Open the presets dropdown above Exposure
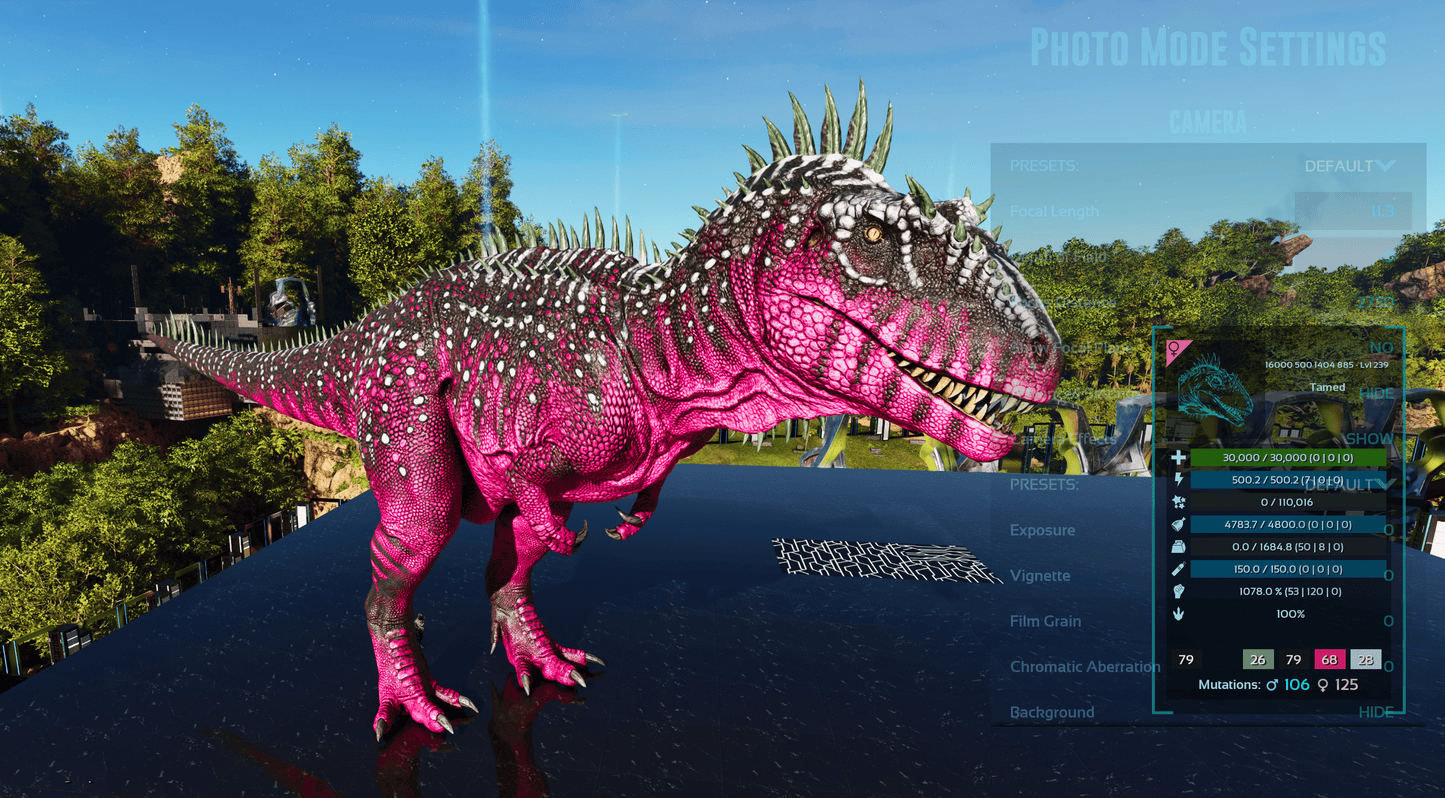The height and width of the screenshot is (798, 1445). point(1349,484)
